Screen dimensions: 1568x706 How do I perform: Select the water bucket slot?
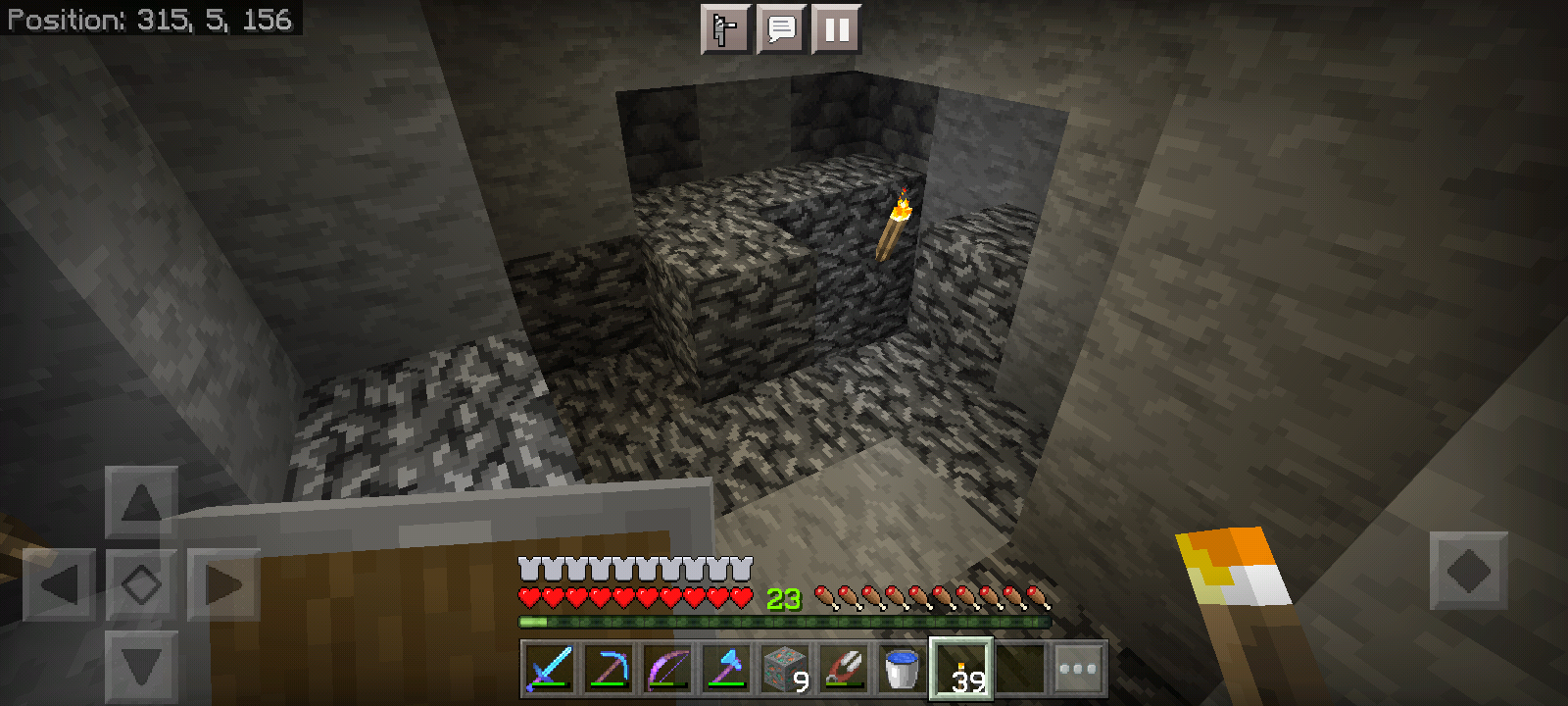902,670
